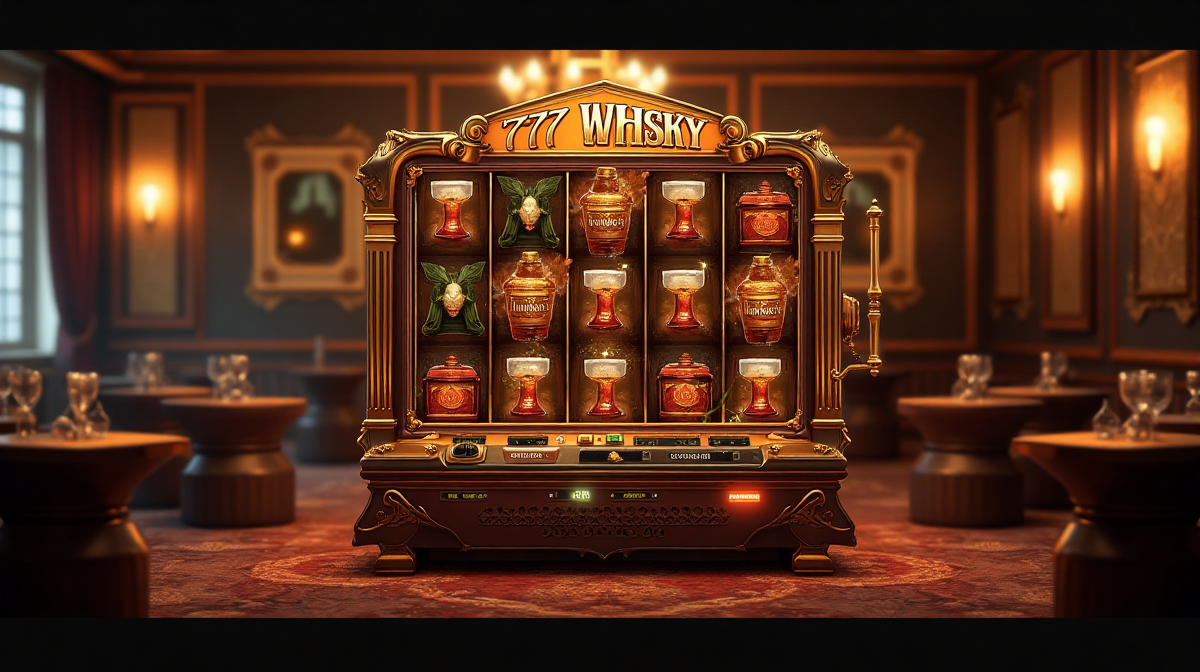Click the wide red-brown panel button

pos(530,456)
